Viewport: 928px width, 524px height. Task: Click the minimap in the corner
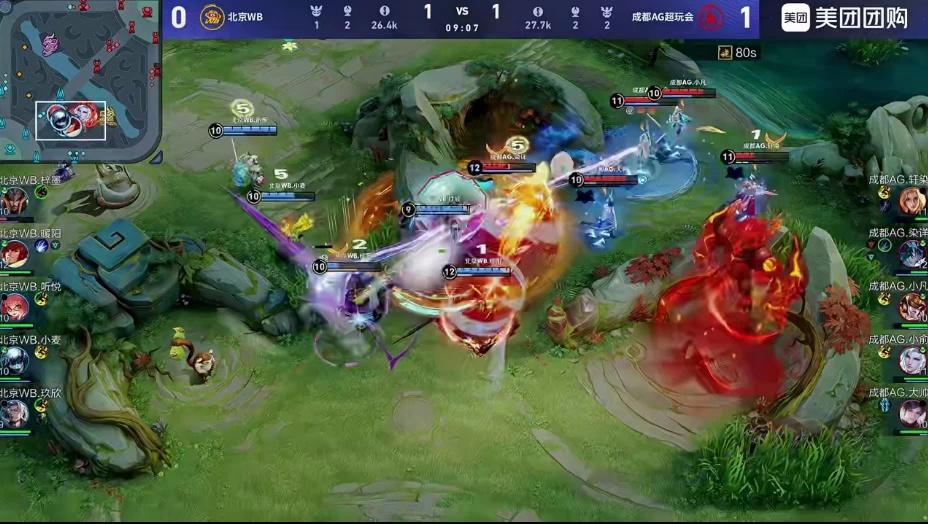click(x=80, y=80)
